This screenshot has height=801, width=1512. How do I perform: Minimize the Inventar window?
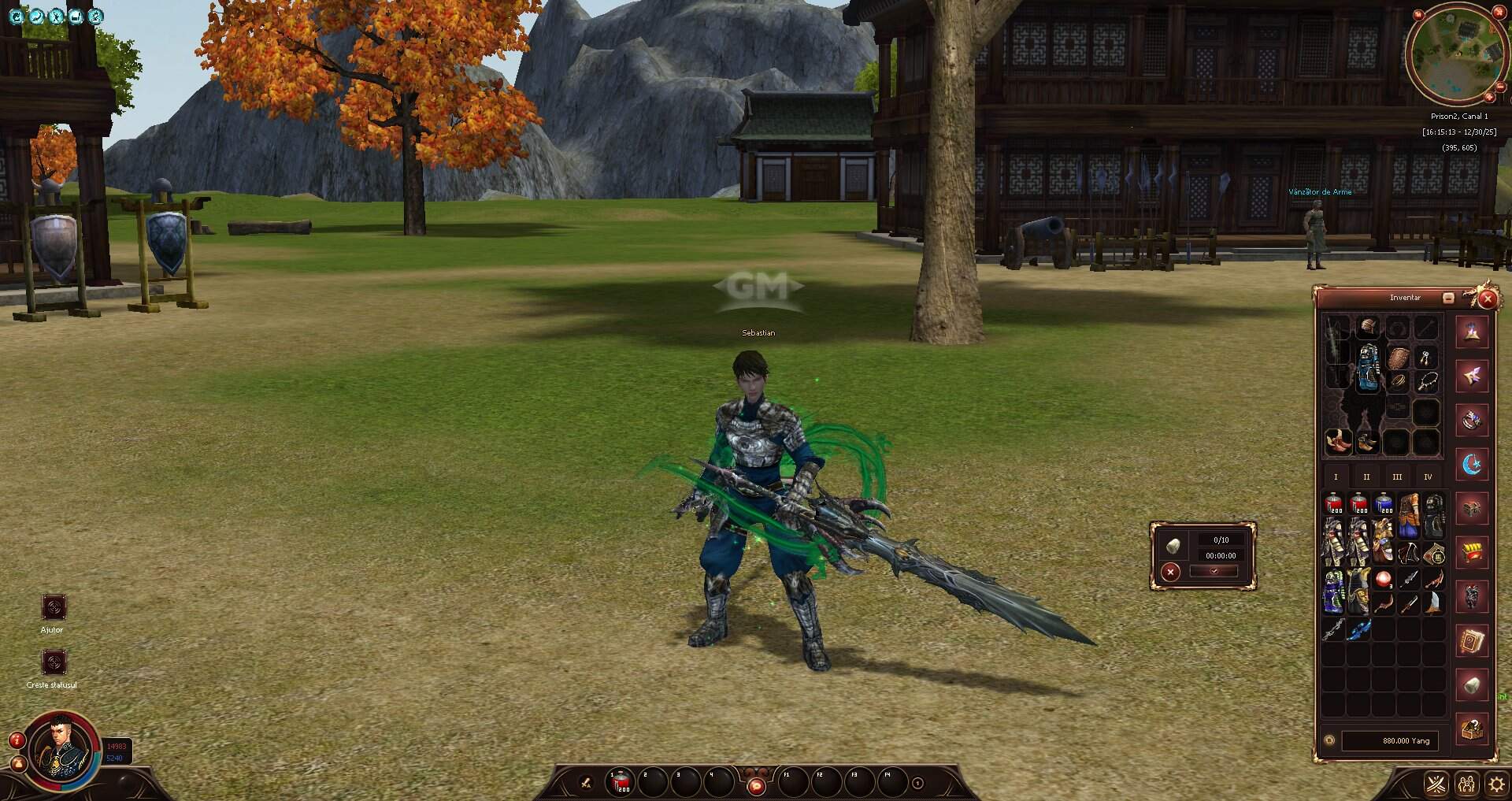coord(1447,298)
